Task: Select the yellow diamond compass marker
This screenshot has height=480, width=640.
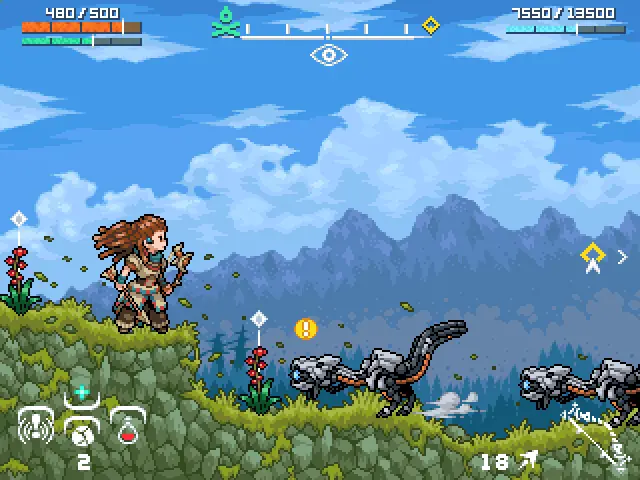Action: (x=431, y=25)
